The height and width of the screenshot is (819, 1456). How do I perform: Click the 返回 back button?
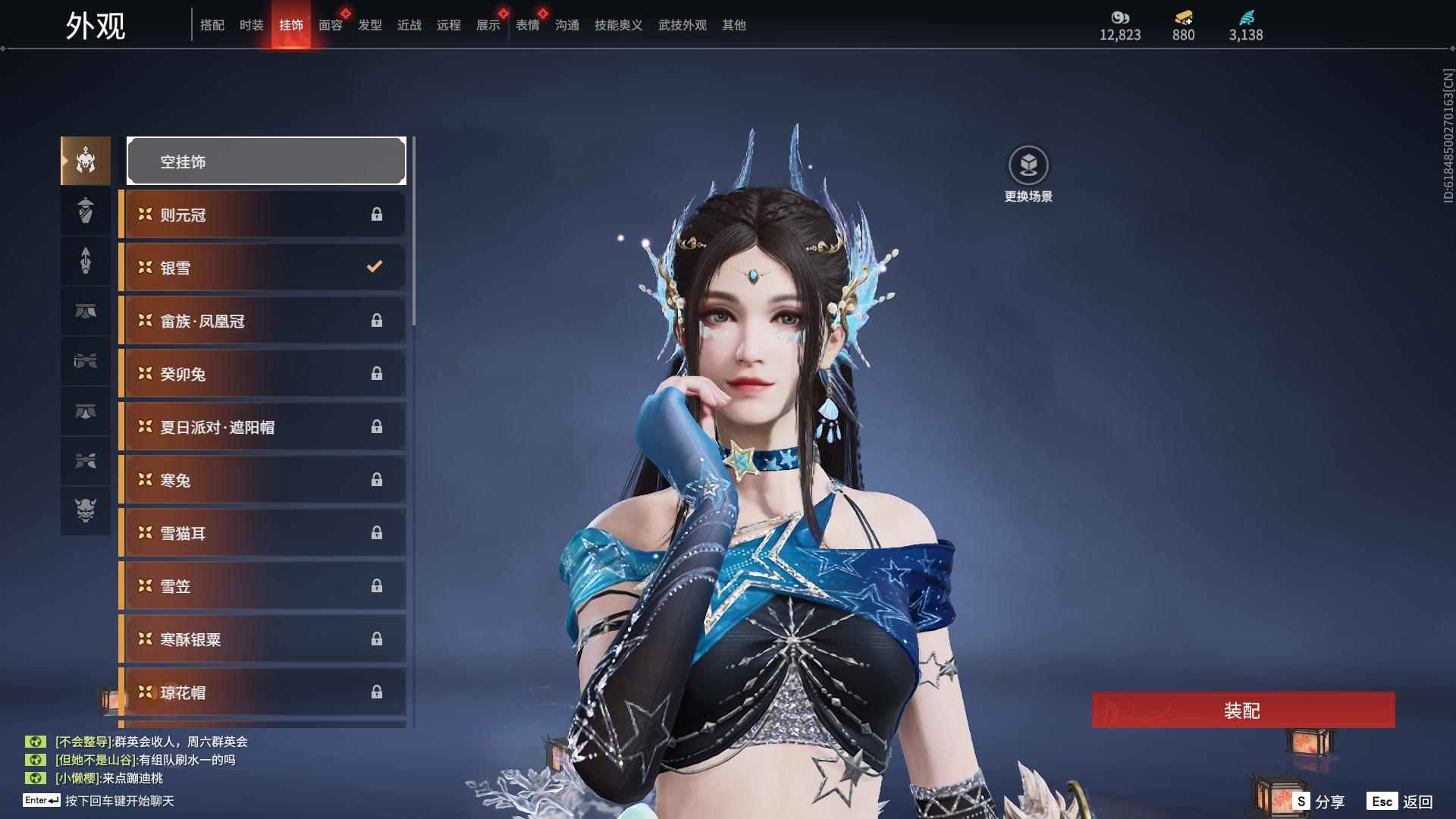coord(1401,802)
